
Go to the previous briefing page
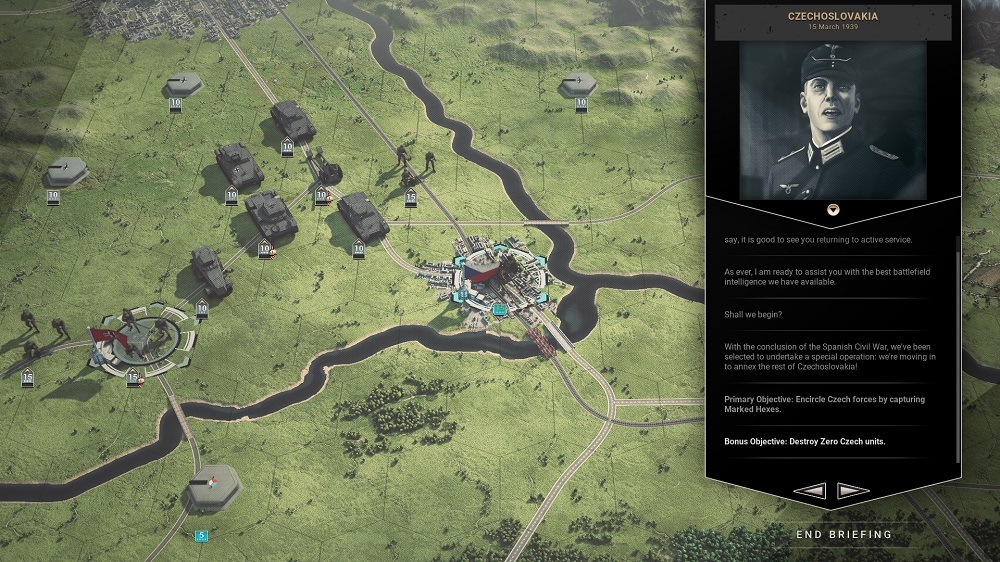point(808,490)
